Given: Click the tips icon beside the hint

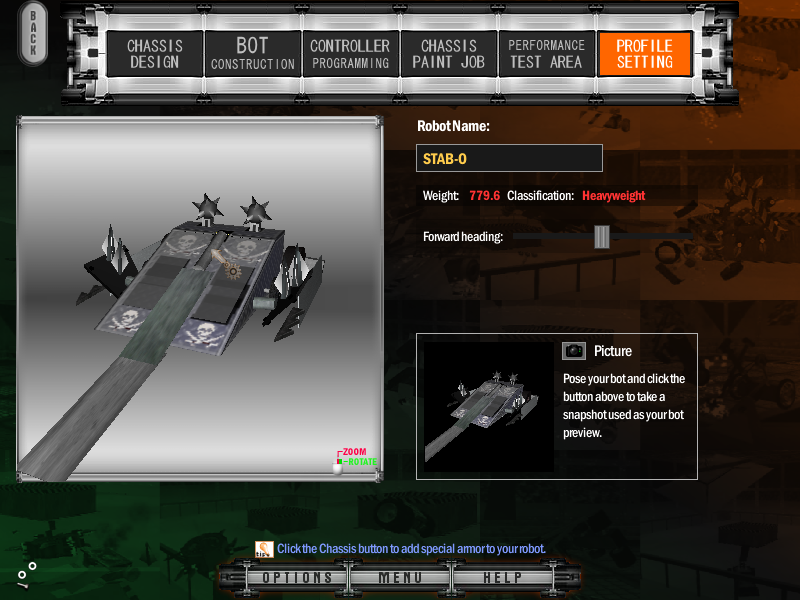Looking at the screenshot, I should pos(264,548).
